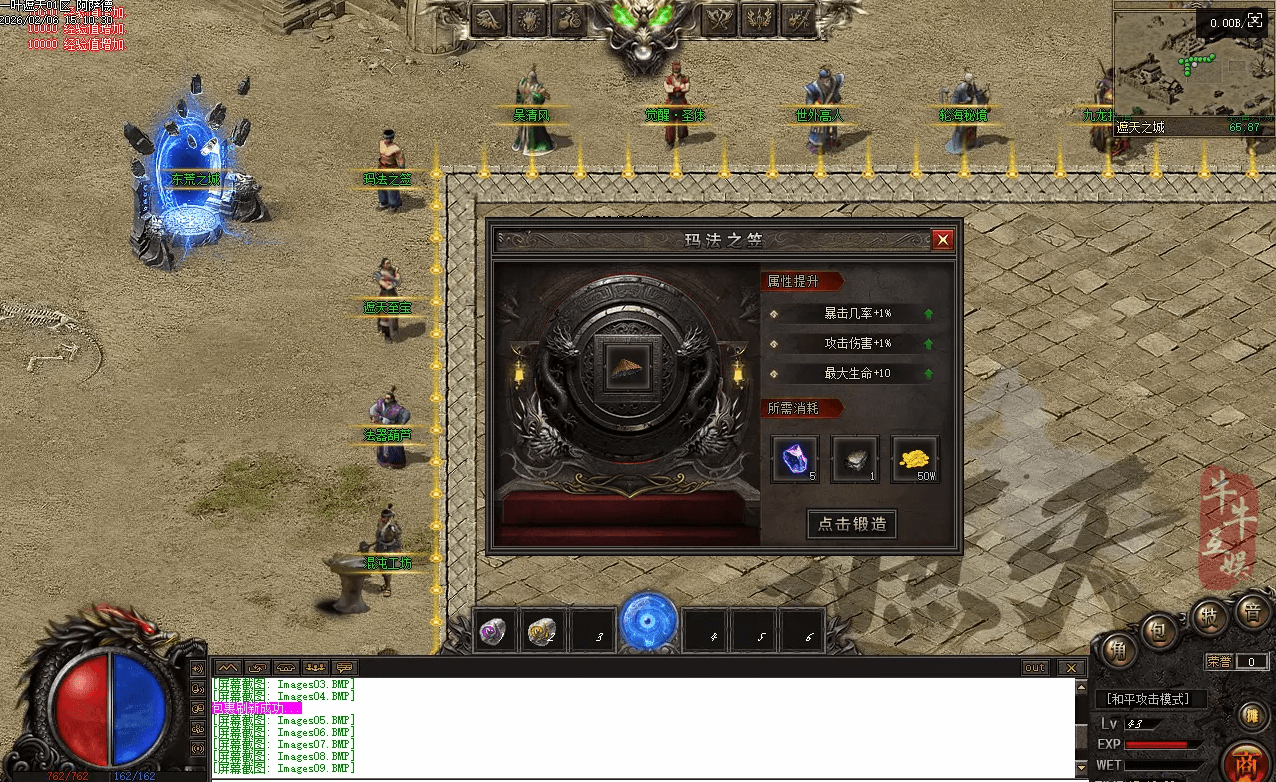1276x782 pixels.
Task: Use the purple scroll in hotbar slot one
Action: (x=494, y=631)
